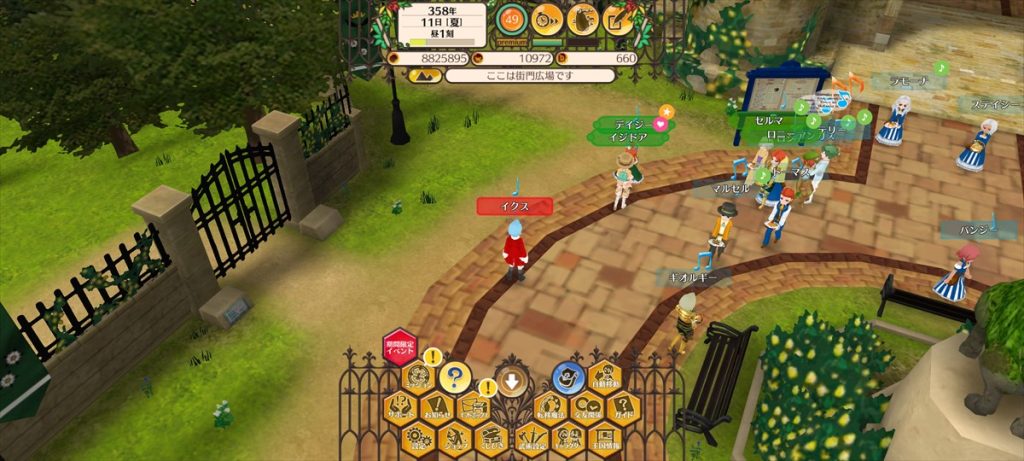The height and width of the screenshot is (461, 1024).
Task: Open the item bag icon
Action: (582, 18)
